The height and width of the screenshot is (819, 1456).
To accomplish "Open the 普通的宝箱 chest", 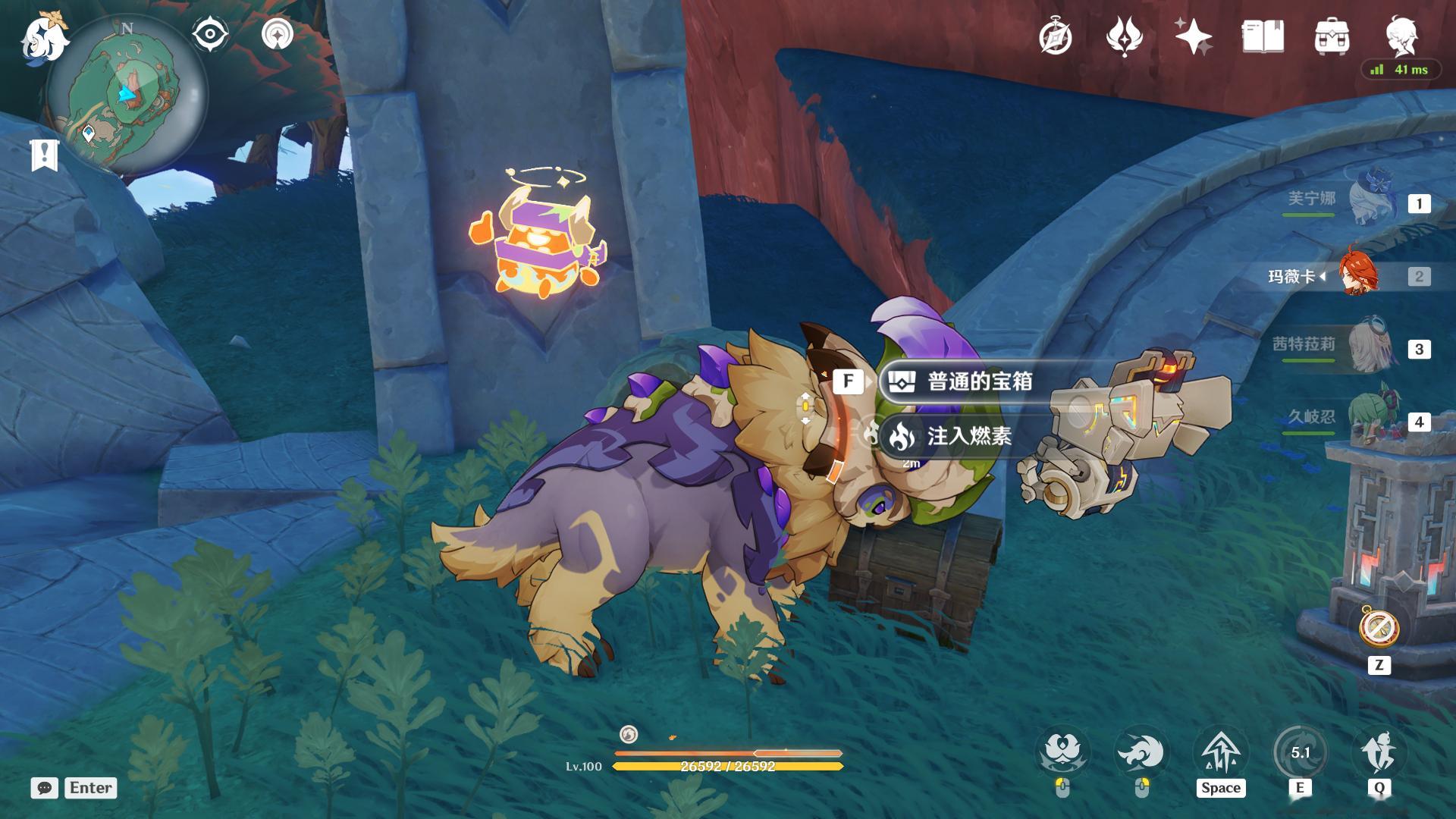I will pos(978,381).
